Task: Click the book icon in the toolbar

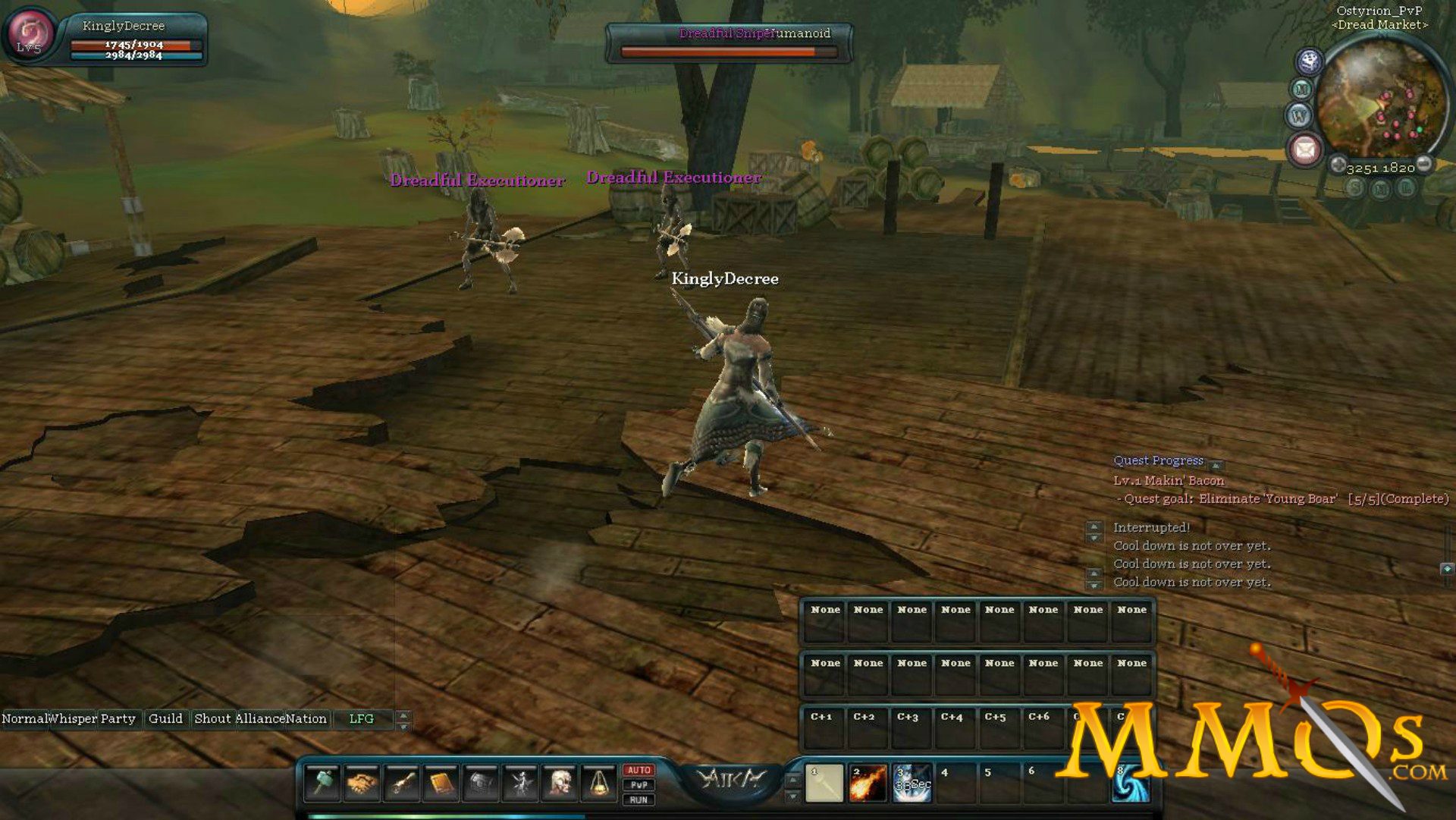Action: point(440,781)
